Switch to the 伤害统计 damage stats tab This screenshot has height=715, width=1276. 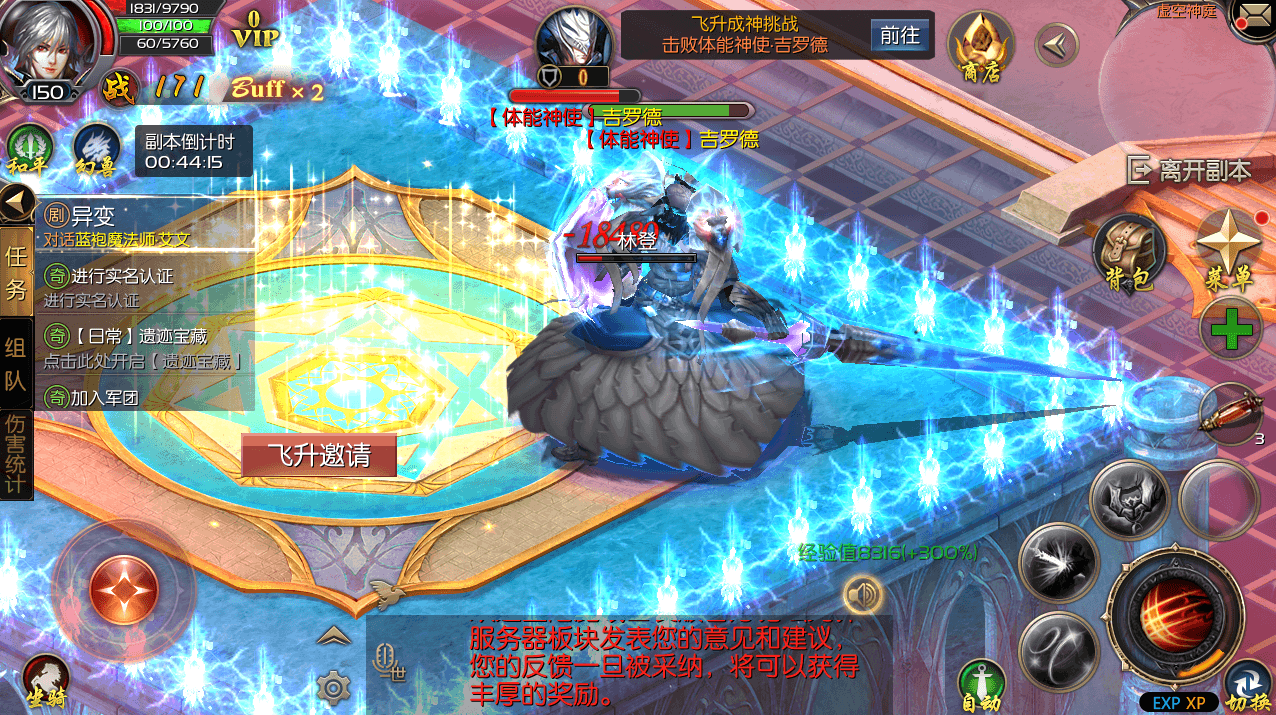pyautogui.click(x=16, y=453)
